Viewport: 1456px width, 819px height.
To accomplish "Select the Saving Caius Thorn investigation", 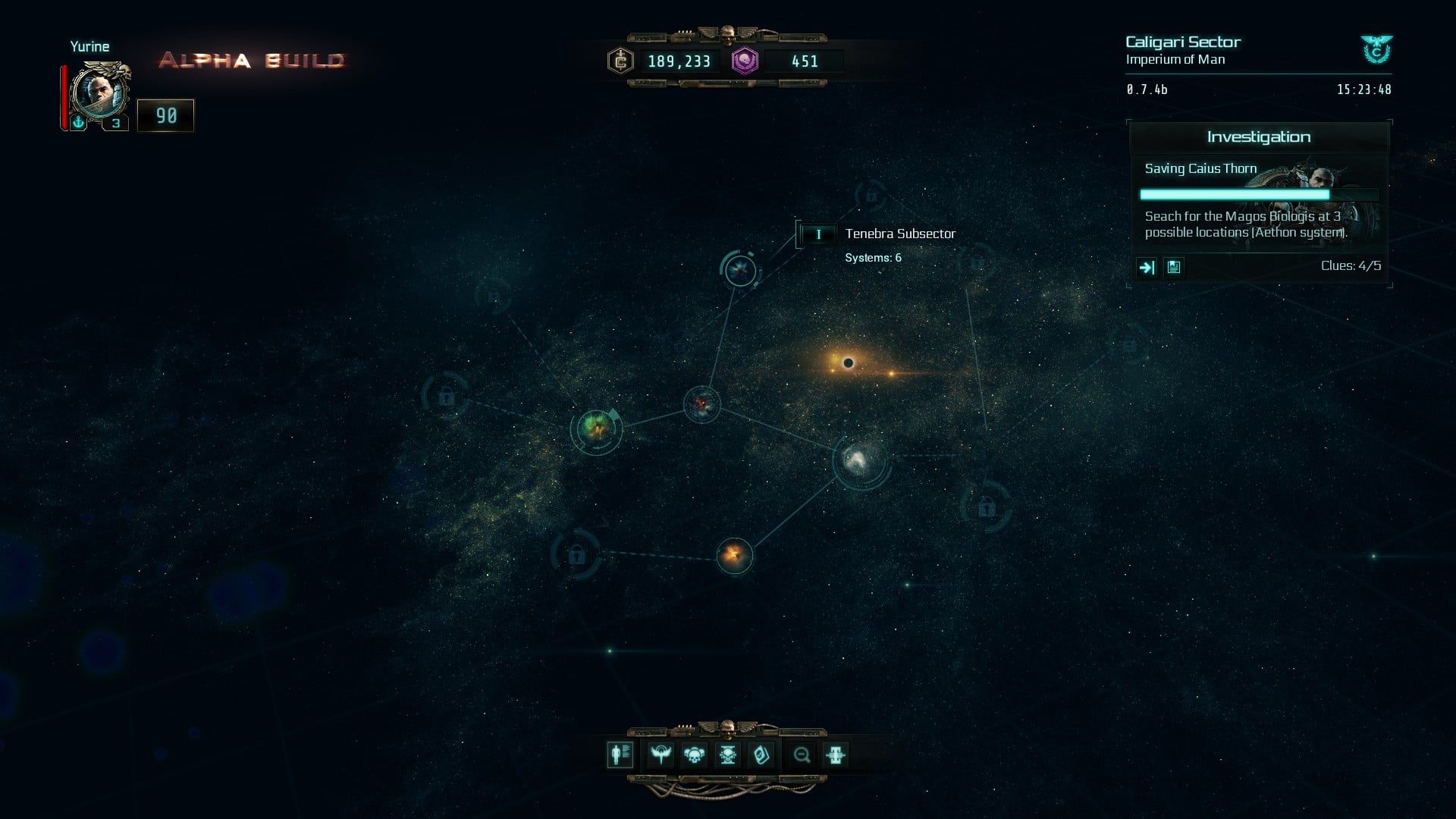I will pos(1200,168).
